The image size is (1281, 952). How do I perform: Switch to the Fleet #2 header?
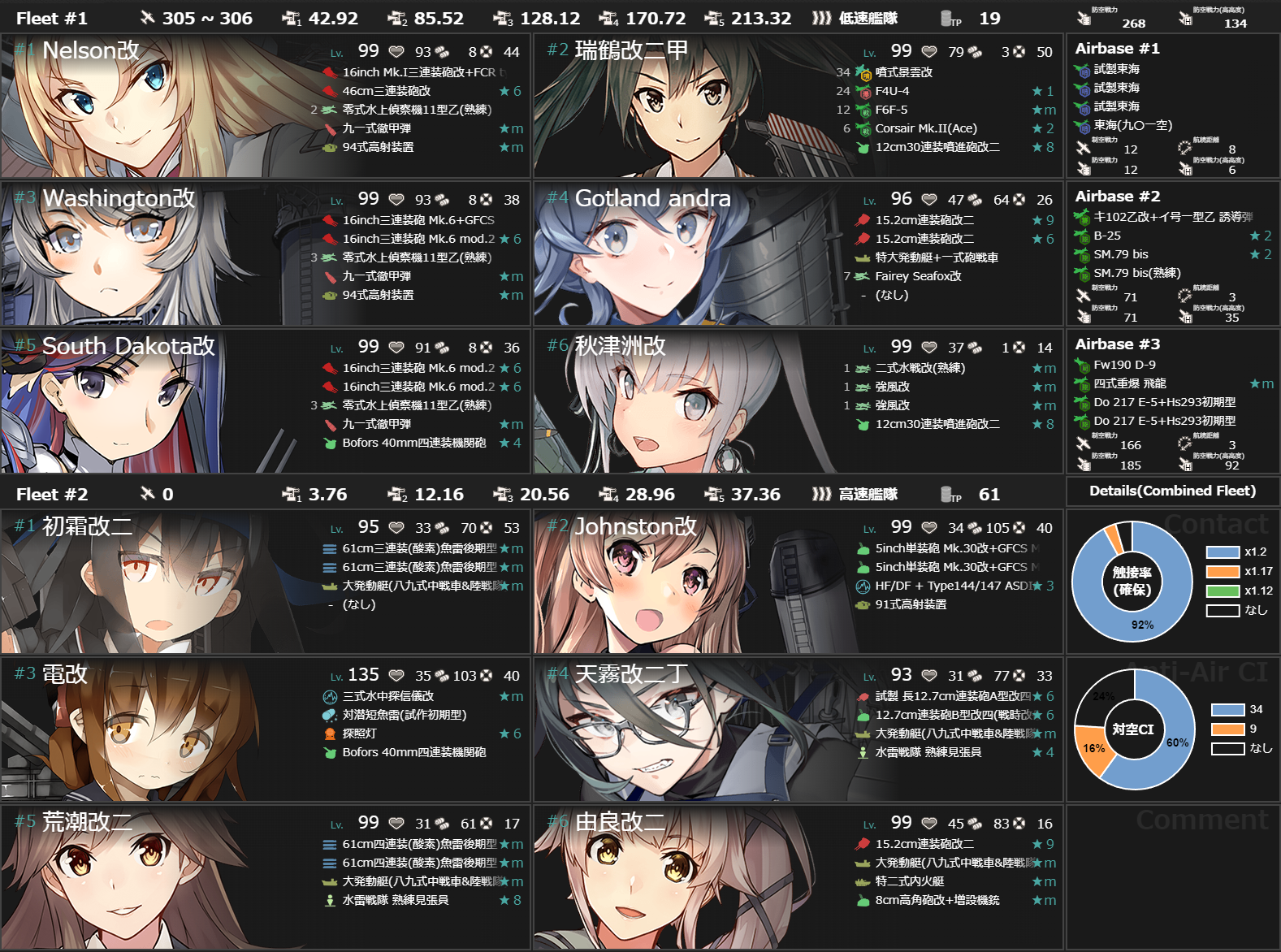coord(51,494)
